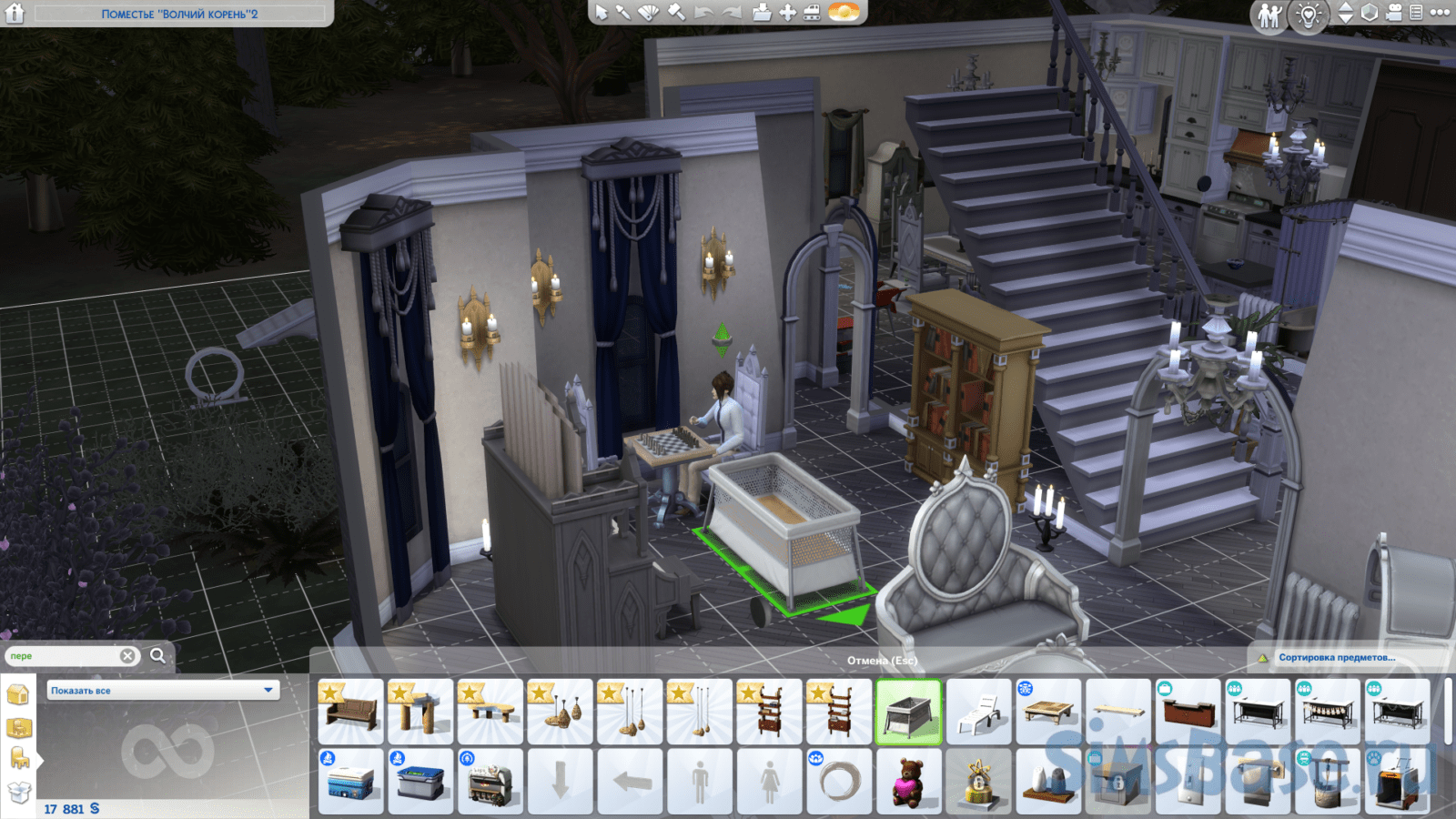Pick the teddy bear with heart item
Viewport: 1456px width, 819px height.
pyautogui.click(x=908, y=782)
